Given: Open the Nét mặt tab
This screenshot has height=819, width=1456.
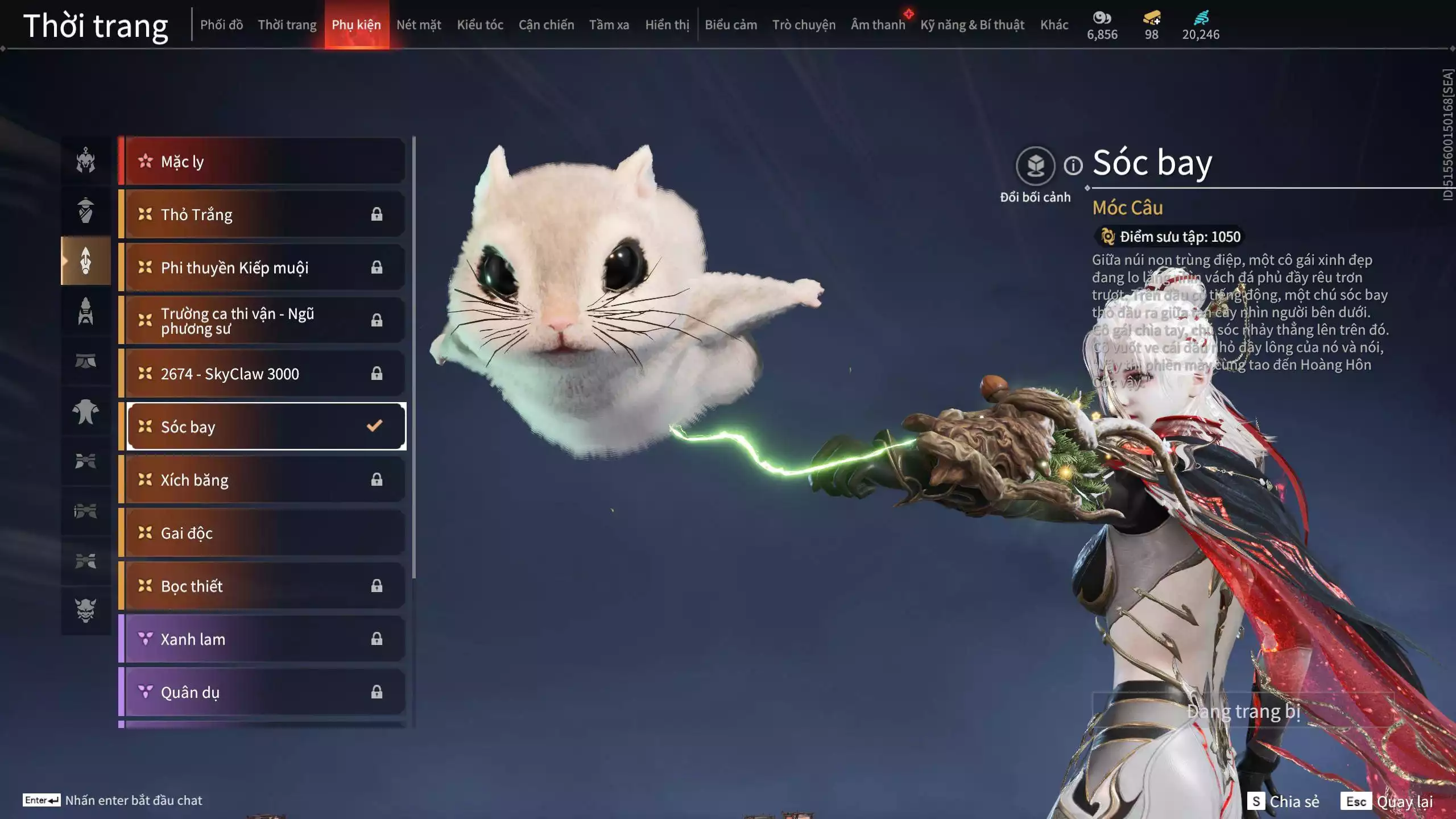Looking at the screenshot, I should click(x=419, y=25).
